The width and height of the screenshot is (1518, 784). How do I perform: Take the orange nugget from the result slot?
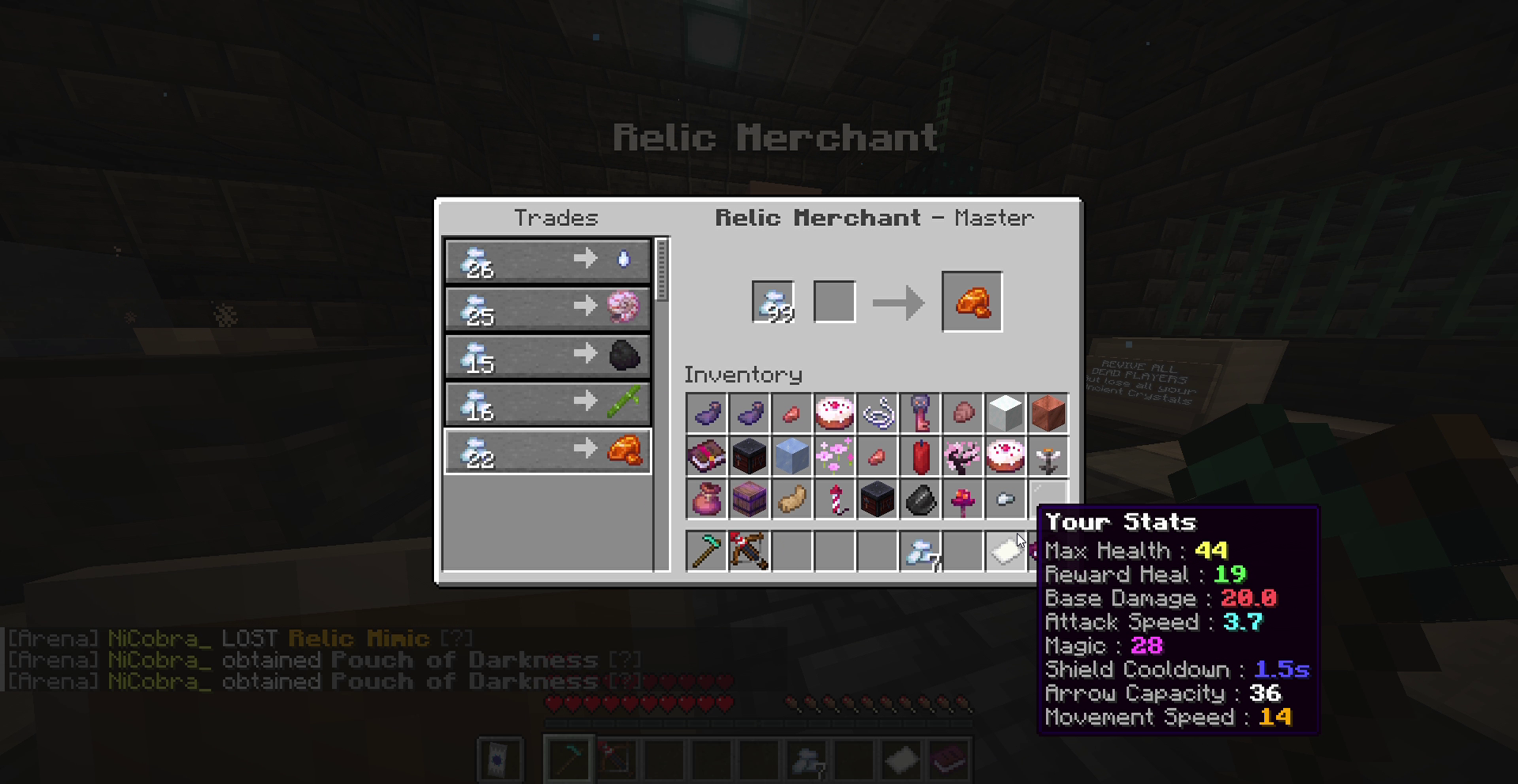click(x=972, y=302)
